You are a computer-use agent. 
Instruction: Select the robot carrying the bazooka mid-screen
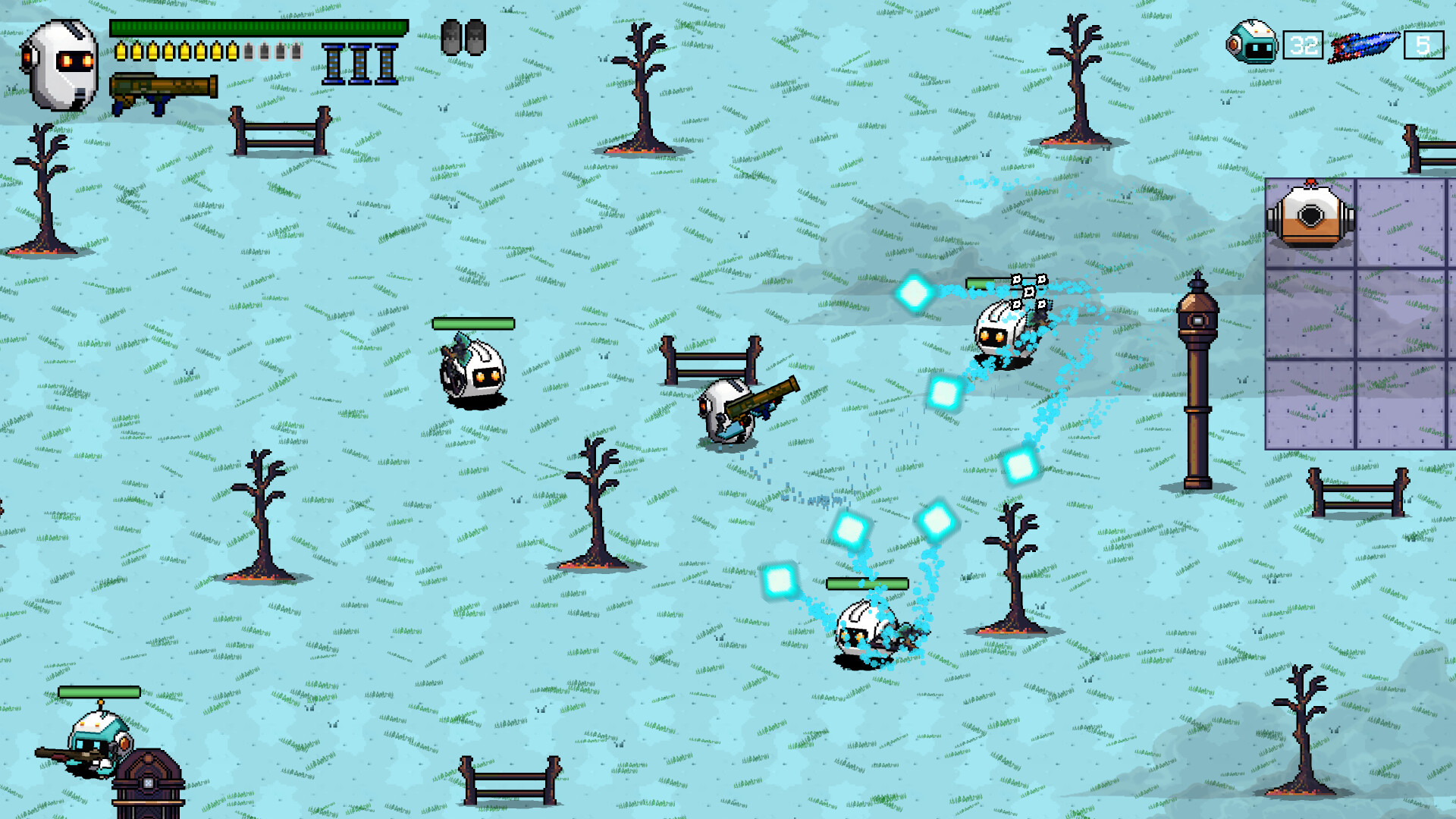coord(728,413)
